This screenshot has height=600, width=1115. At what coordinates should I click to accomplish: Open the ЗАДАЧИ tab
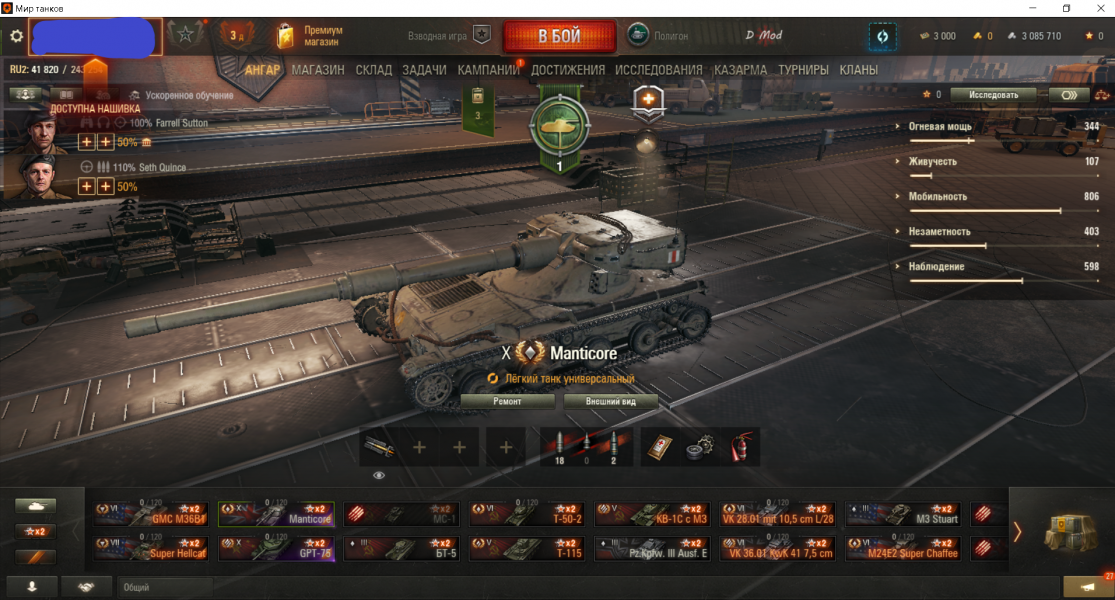pos(425,70)
